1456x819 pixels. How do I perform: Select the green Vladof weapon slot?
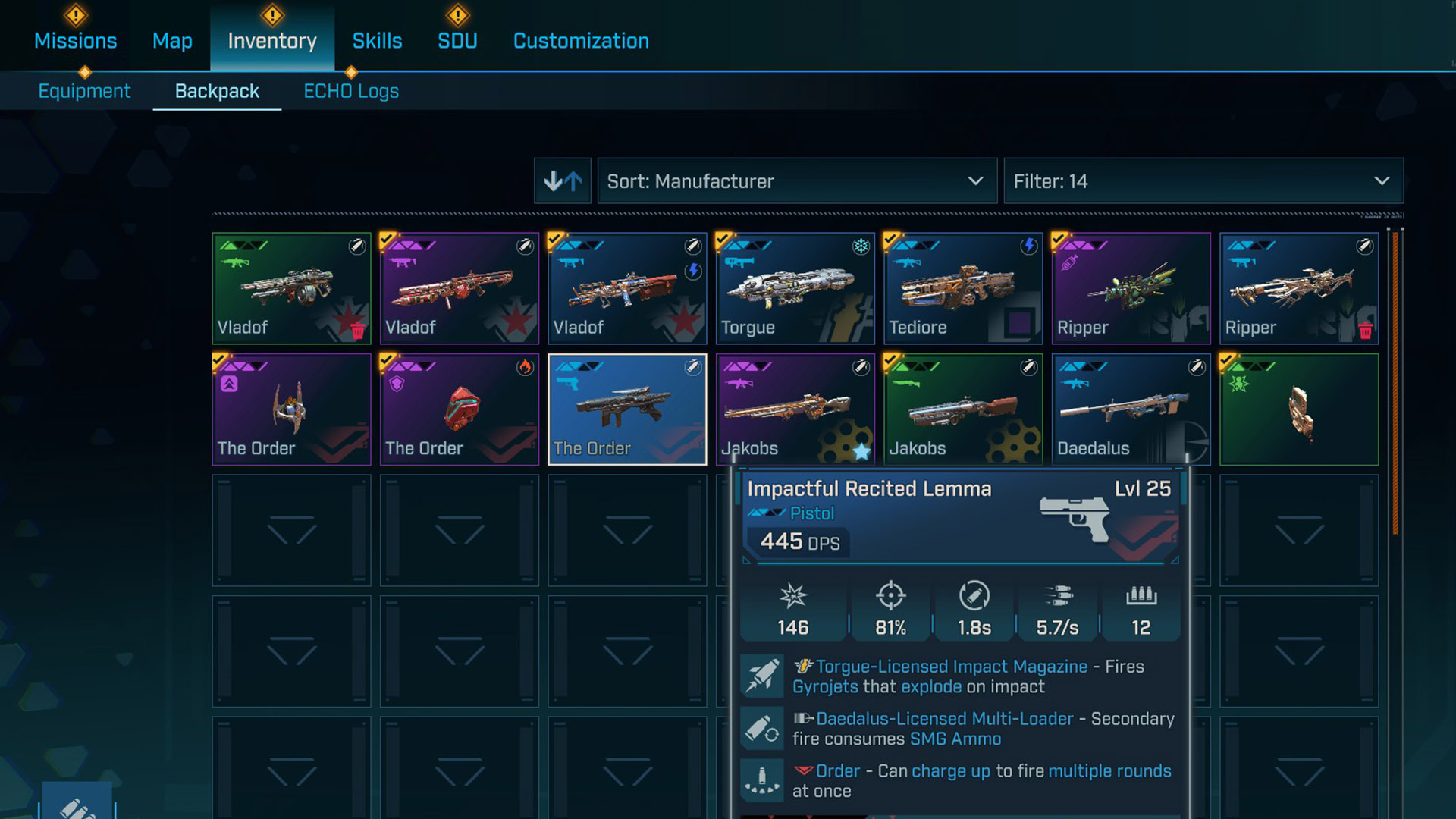(x=291, y=288)
